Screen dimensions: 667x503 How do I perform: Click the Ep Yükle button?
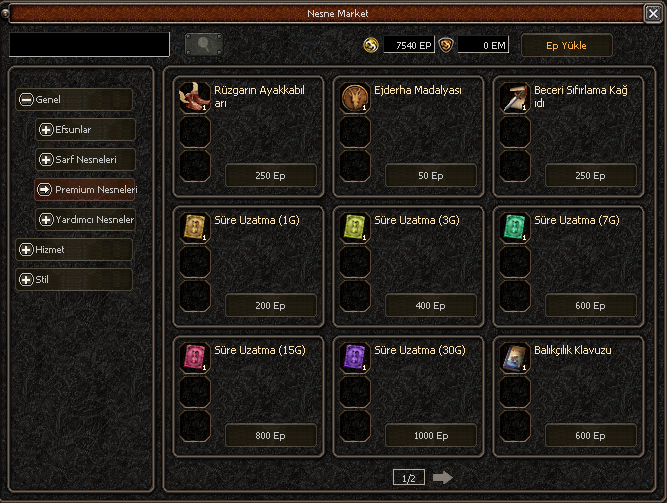[x=566, y=45]
